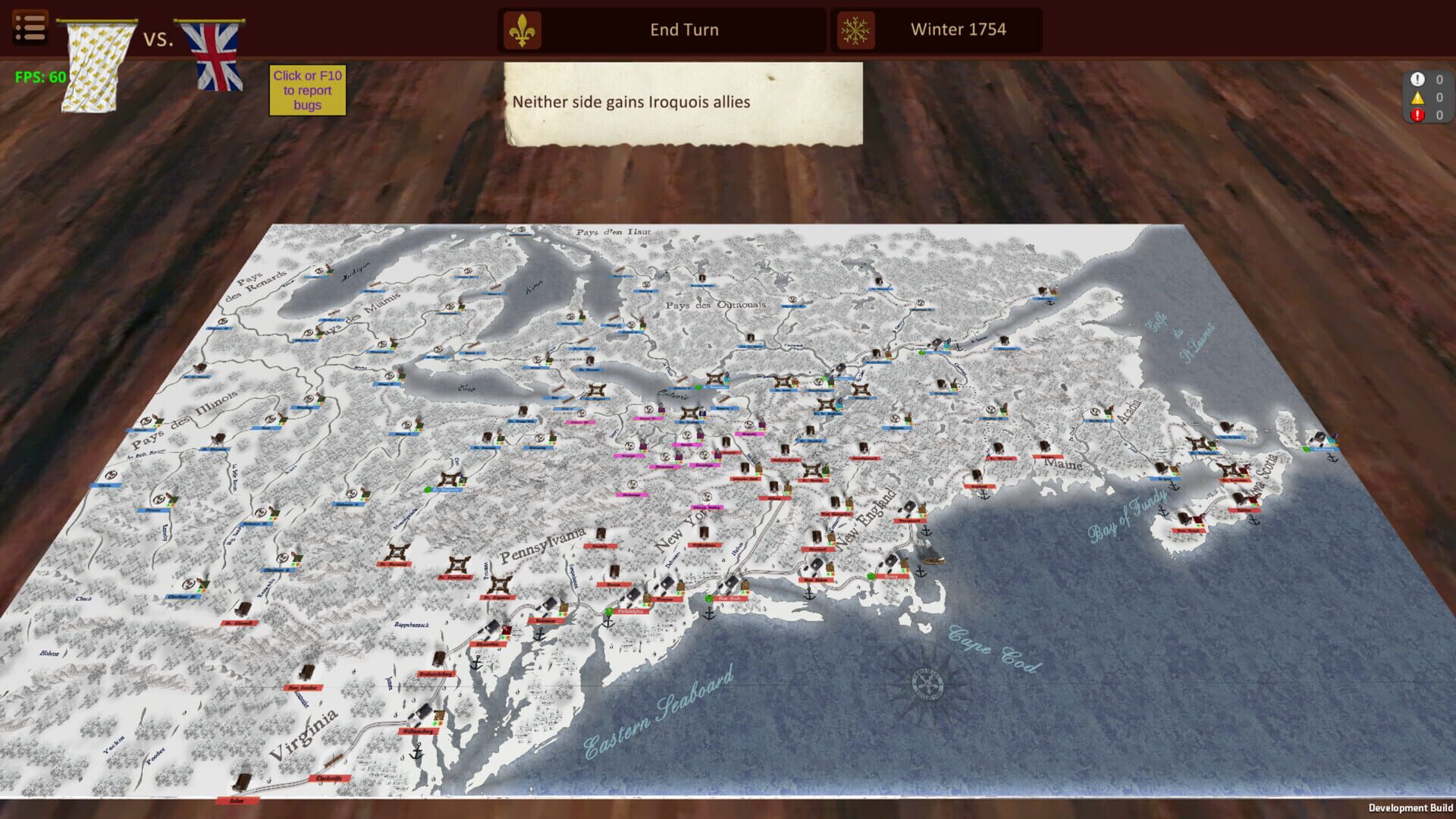The image size is (1456, 819).
Task: Toggle Boston's green status marker
Action: click(x=871, y=578)
